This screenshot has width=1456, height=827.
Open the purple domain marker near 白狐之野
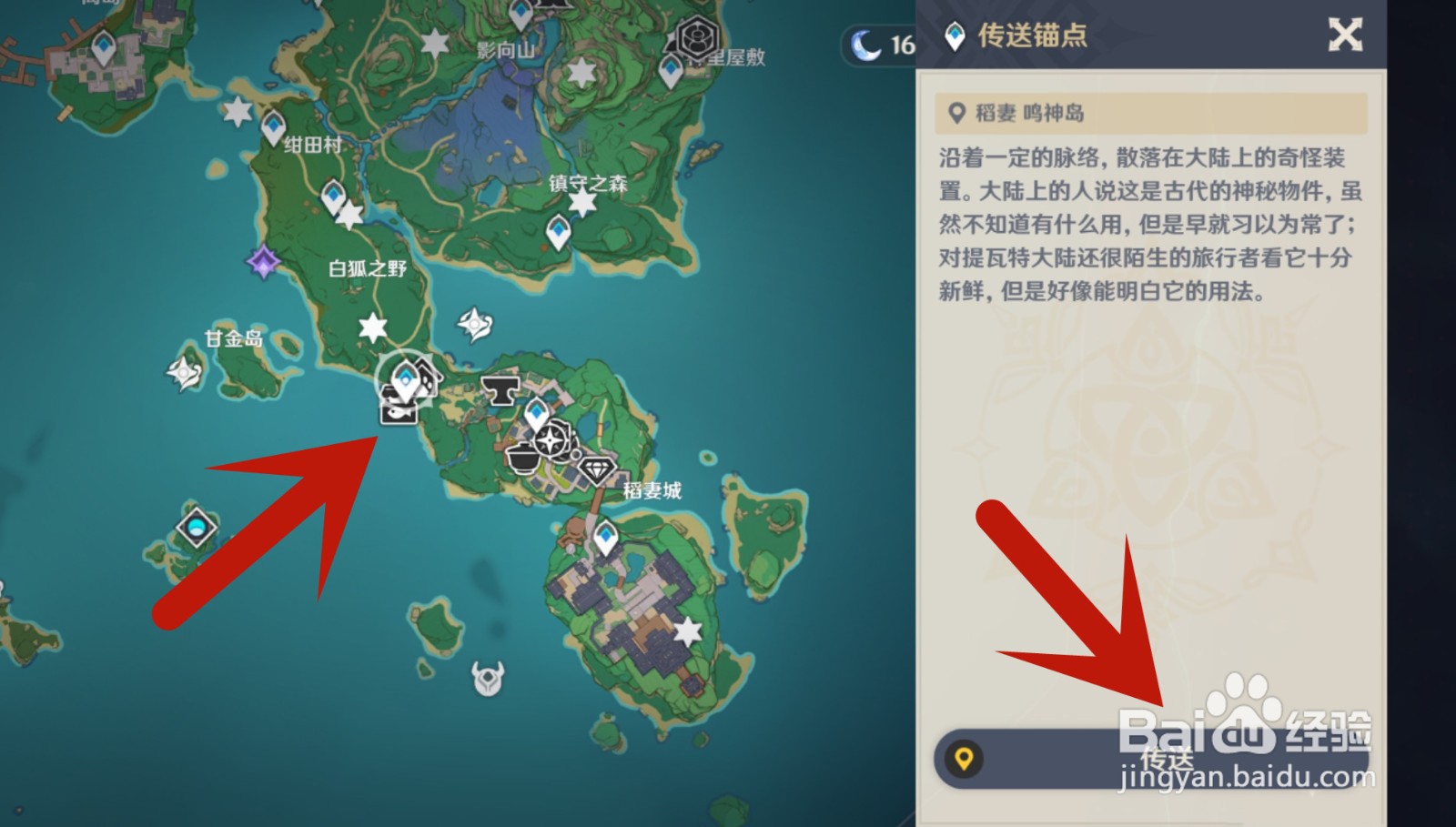coord(262,262)
